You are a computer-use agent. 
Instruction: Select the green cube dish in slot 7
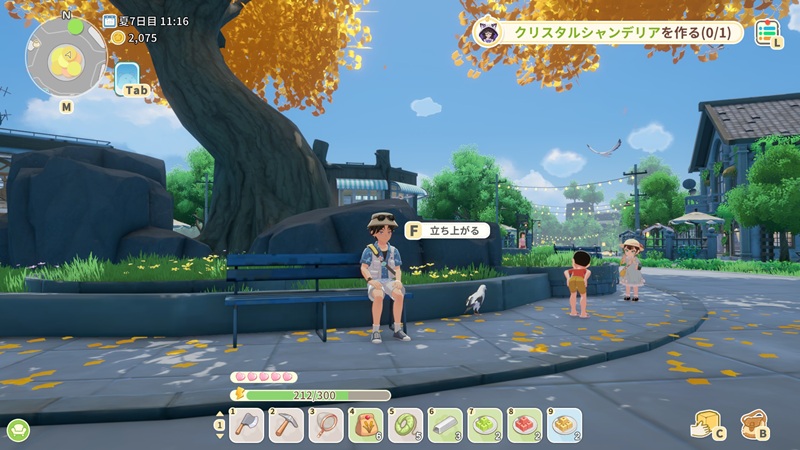click(x=485, y=425)
